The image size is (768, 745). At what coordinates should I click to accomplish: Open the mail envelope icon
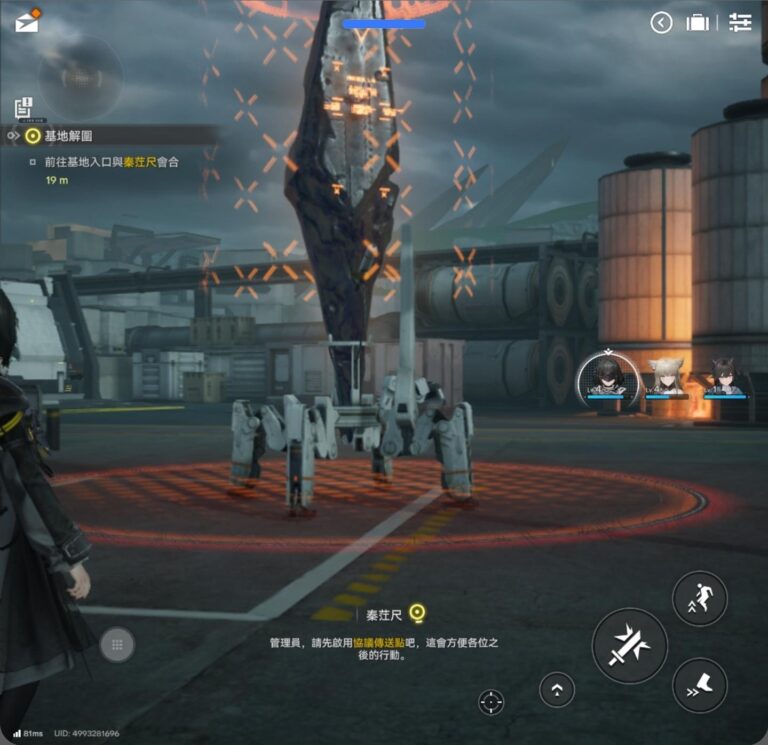tap(27, 20)
